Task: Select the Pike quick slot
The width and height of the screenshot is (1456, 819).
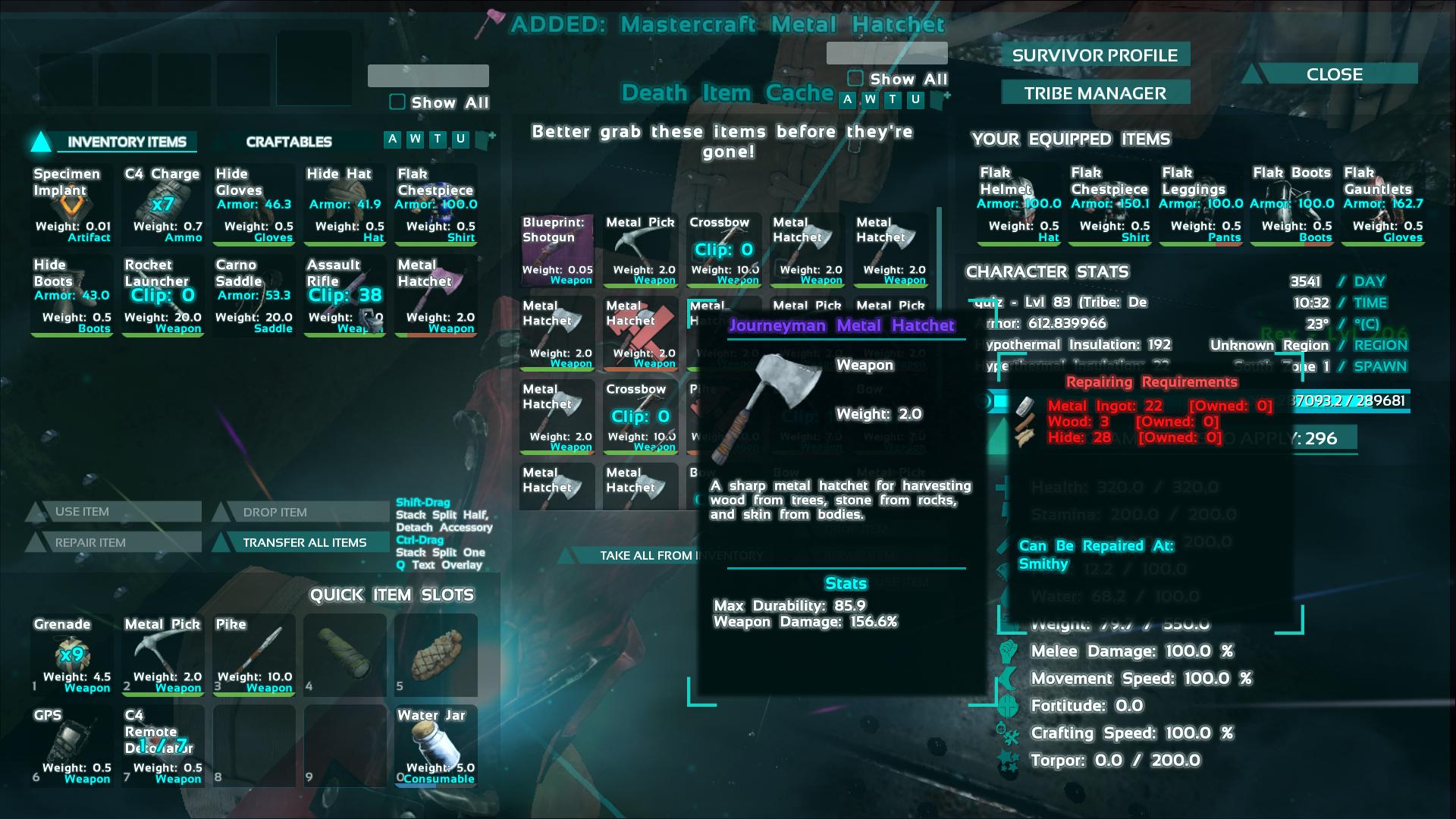Action: 254,655
